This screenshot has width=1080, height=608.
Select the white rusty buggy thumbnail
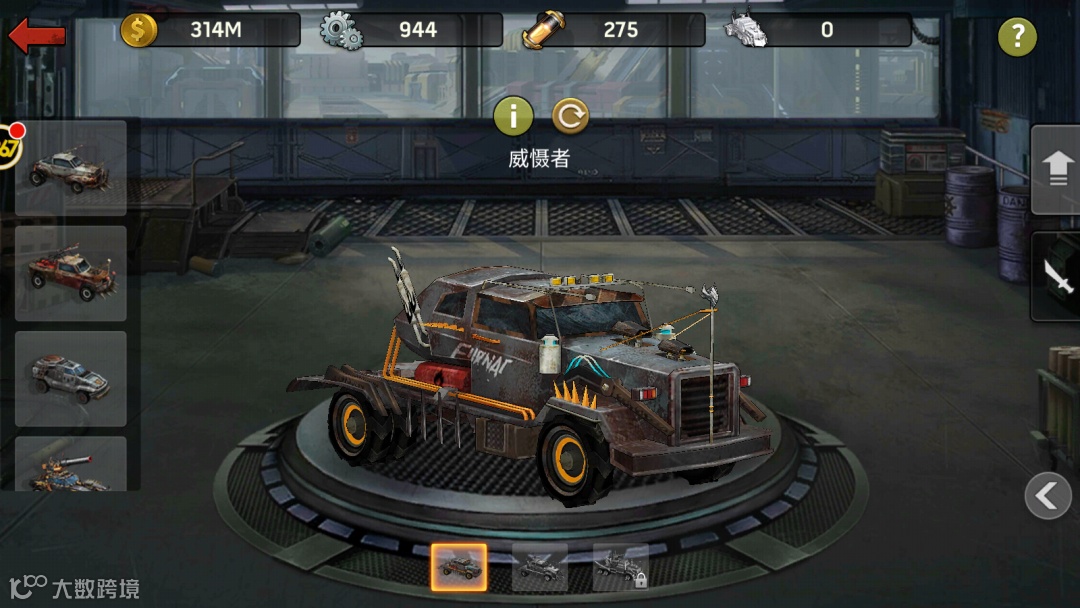coord(70,167)
